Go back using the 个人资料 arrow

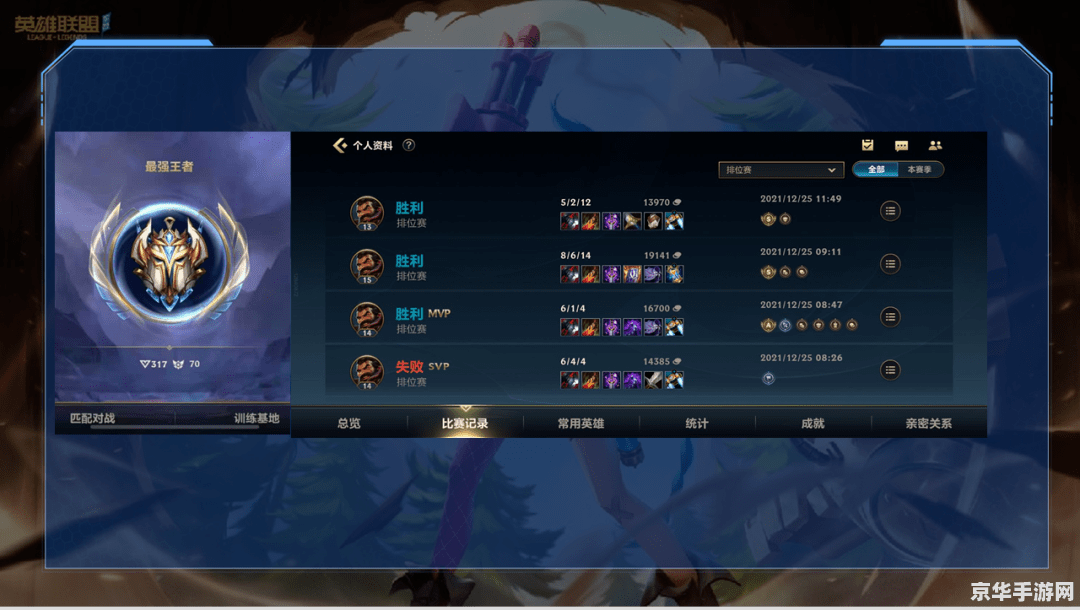[x=340, y=145]
